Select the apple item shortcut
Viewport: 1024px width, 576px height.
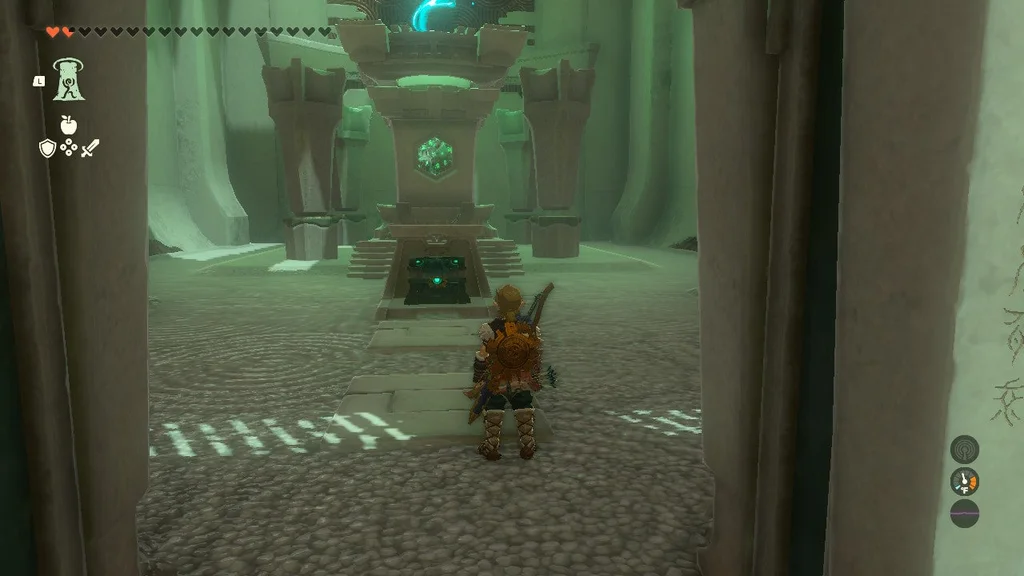68,125
